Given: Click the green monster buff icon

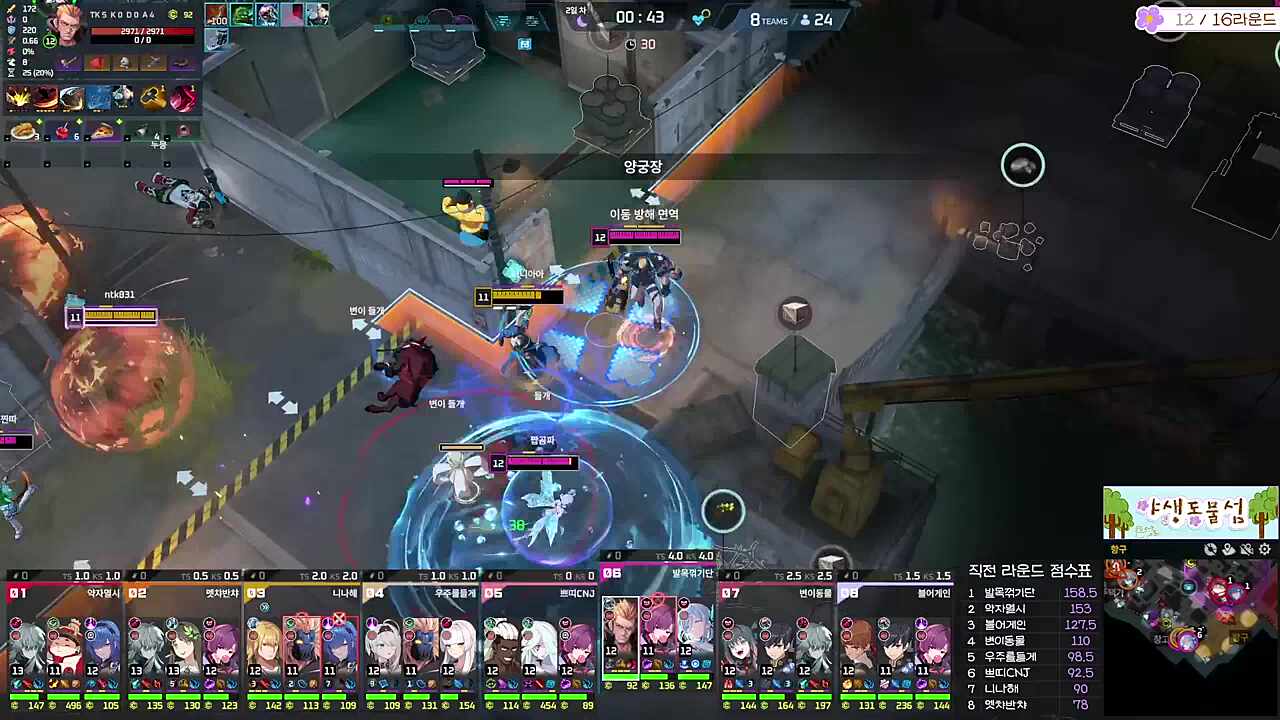Looking at the screenshot, I should pos(242,15).
